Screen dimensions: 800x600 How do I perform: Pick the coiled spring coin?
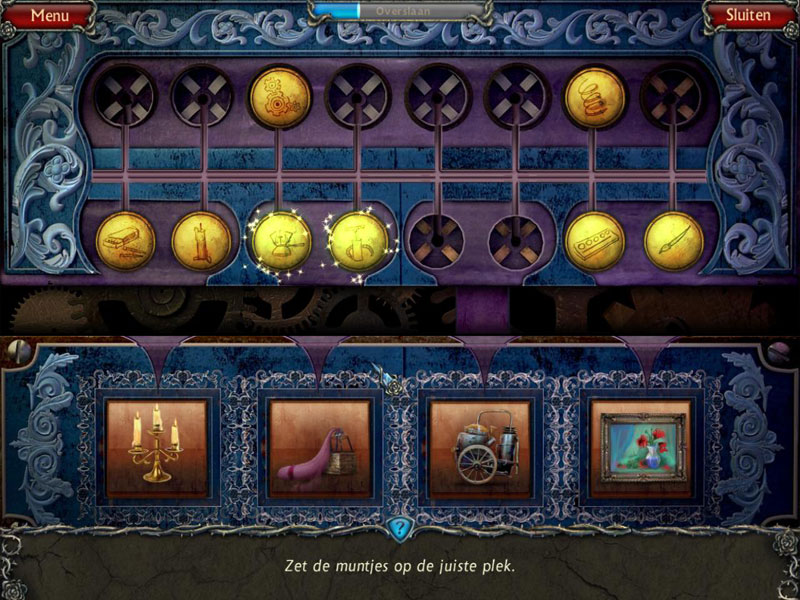coord(595,97)
